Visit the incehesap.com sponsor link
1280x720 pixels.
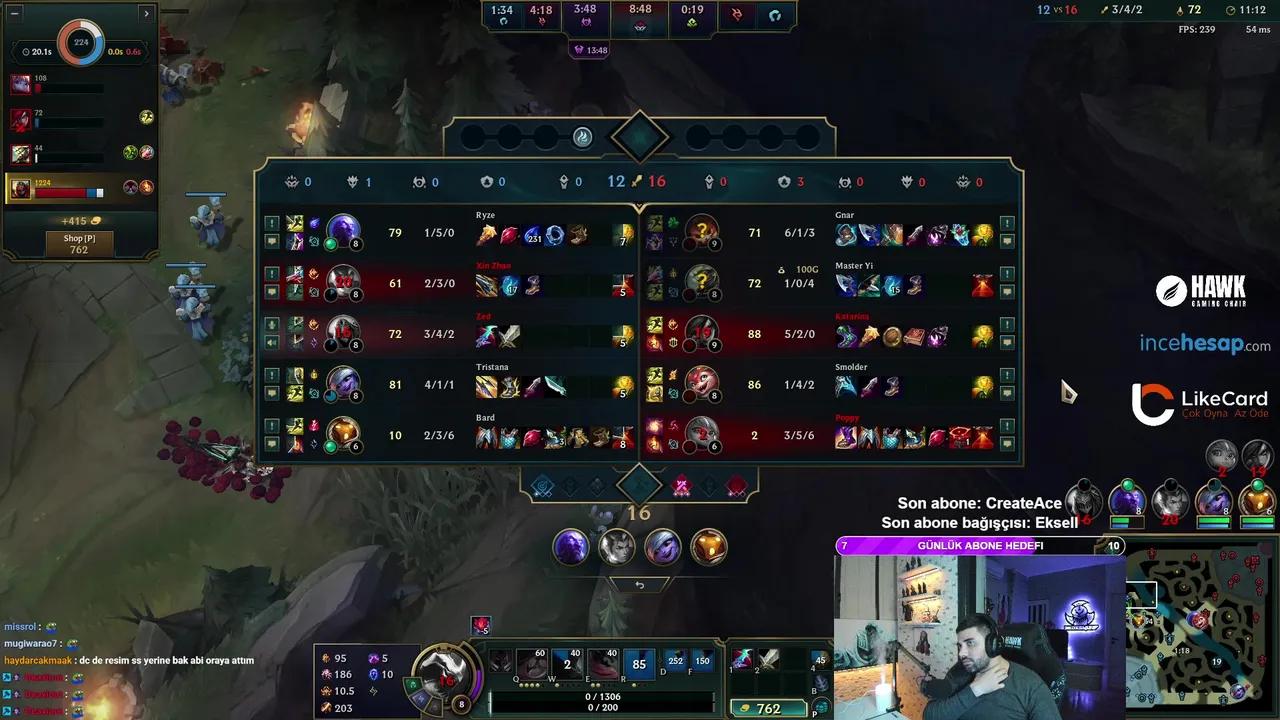[1205, 343]
